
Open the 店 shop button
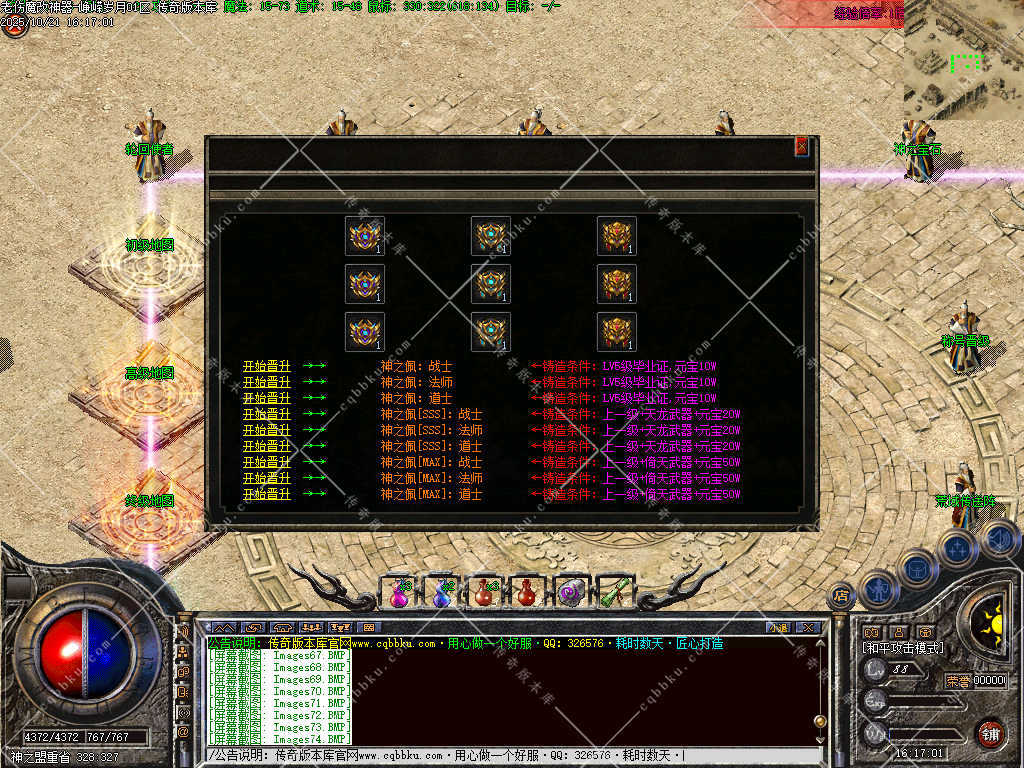842,593
